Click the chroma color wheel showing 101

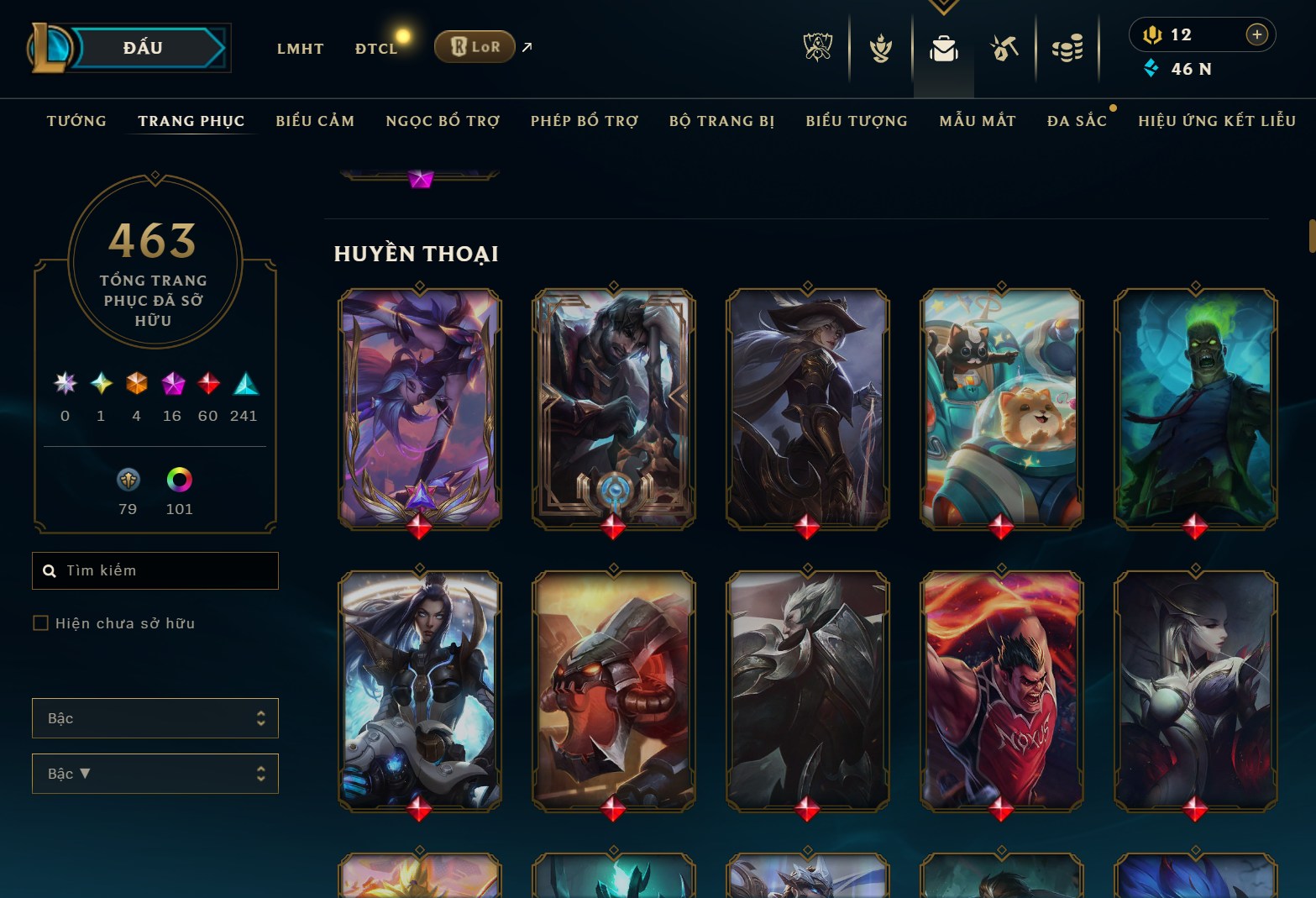(x=179, y=481)
